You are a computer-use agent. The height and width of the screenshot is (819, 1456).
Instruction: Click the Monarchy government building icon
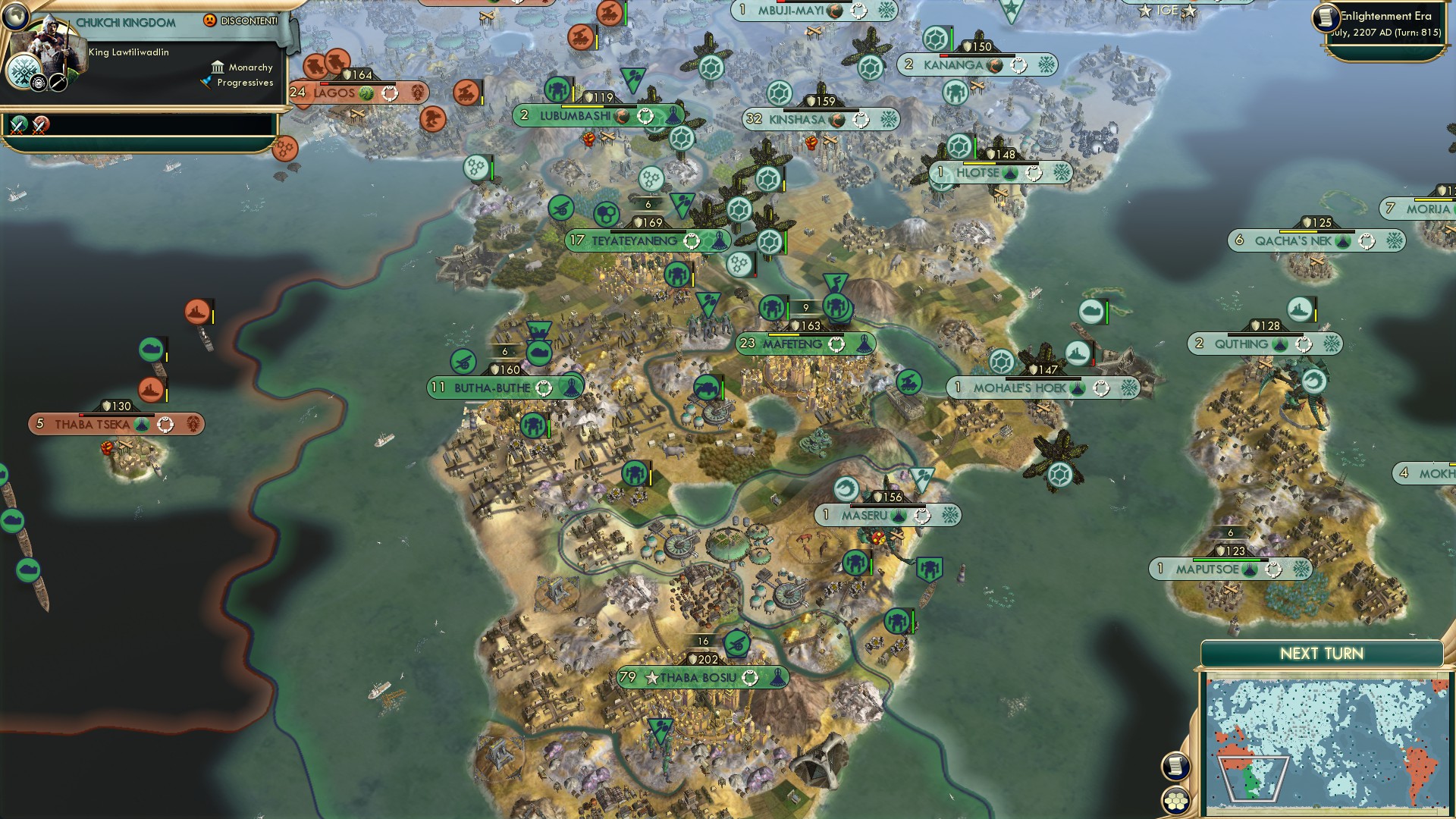pyautogui.click(x=218, y=67)
